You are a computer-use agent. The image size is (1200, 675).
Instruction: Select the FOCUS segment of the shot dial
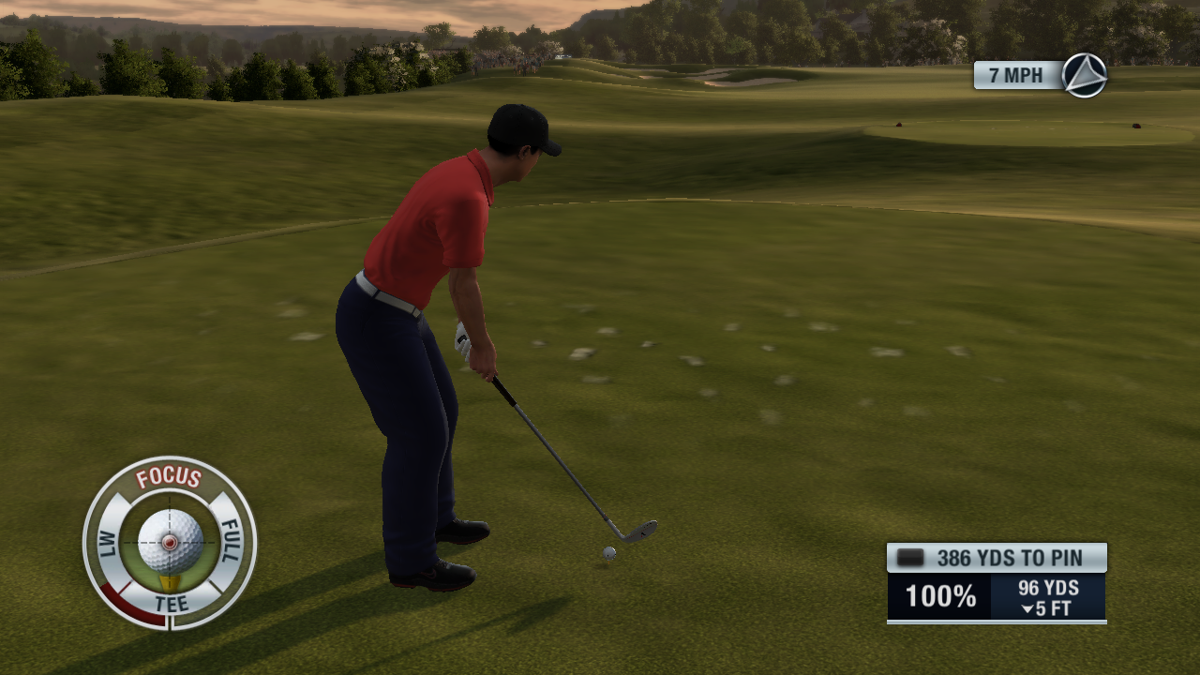169,478
